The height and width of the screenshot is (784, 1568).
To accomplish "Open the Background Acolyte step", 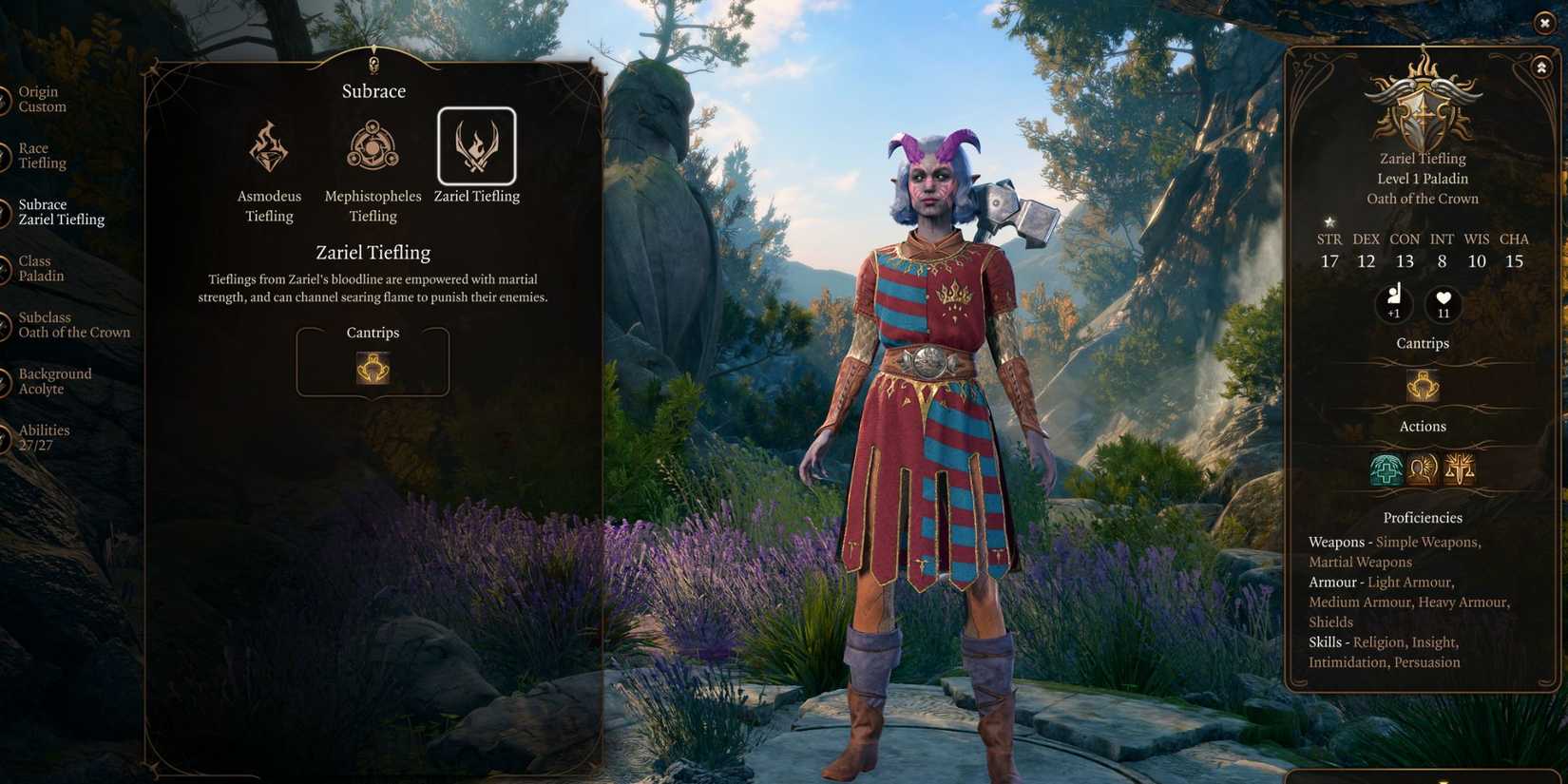I will [x=54, y=381].
